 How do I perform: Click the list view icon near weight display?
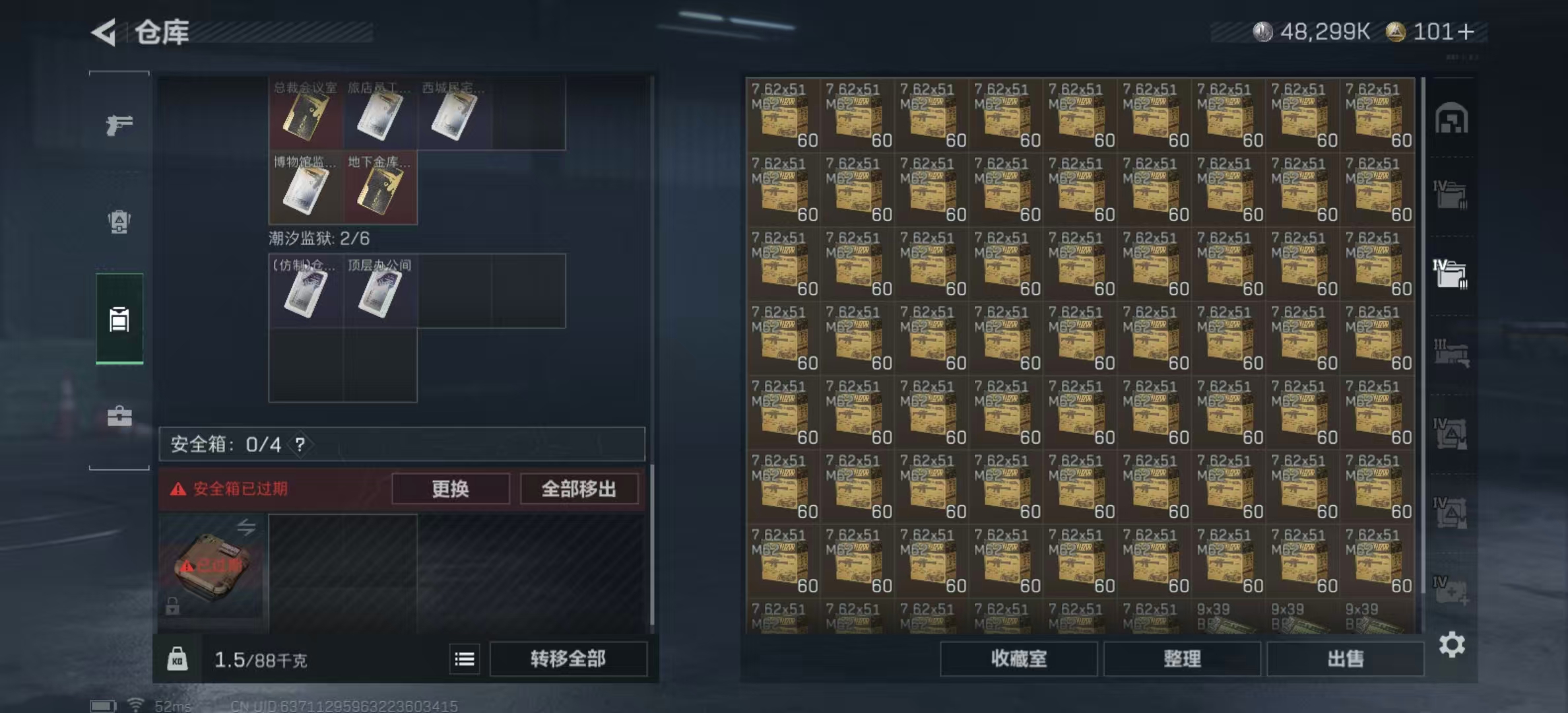pos(465,659)
